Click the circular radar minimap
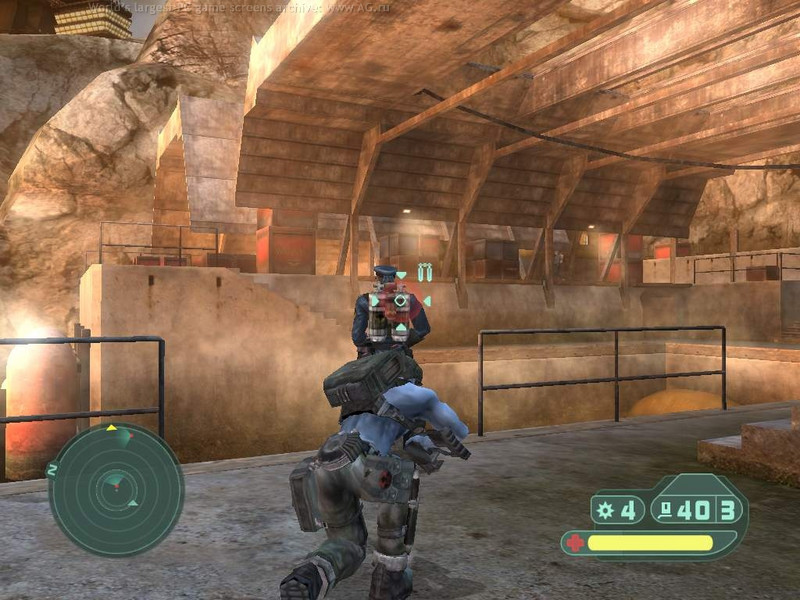This screenshot has height=600, width=800. 116,490
